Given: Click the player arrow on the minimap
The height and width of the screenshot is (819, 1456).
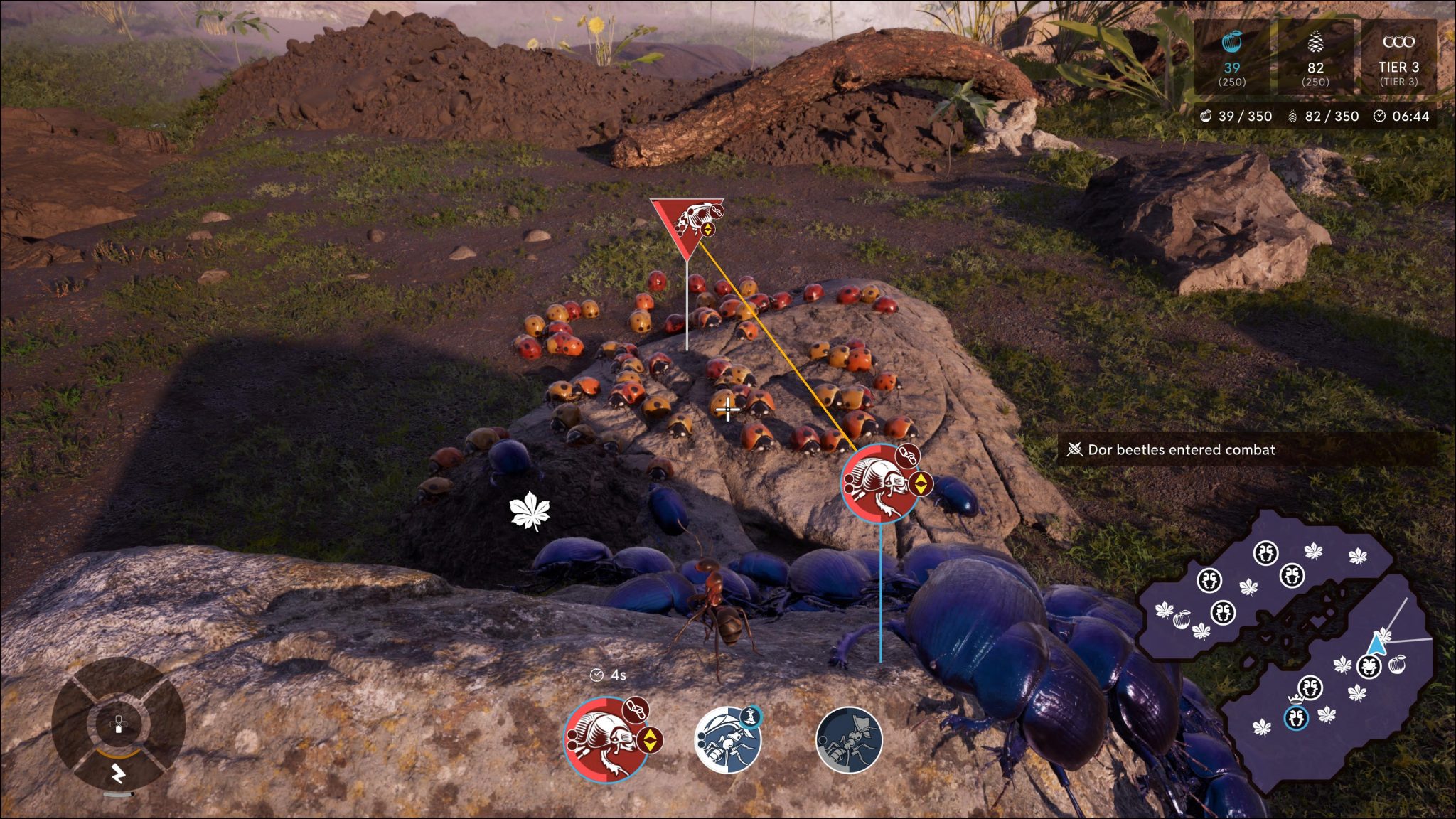Looking at the screenshot, I should [x=1376, y=645].
